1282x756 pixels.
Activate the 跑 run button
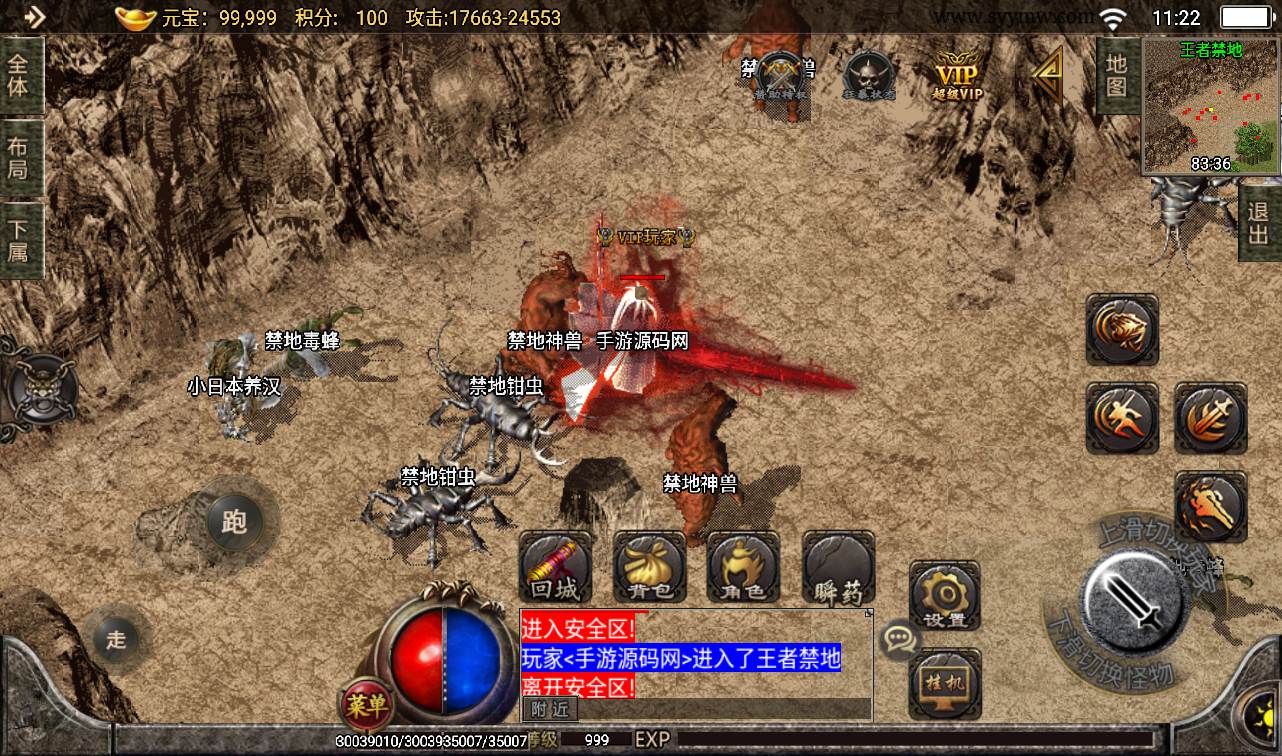[234, 521]
